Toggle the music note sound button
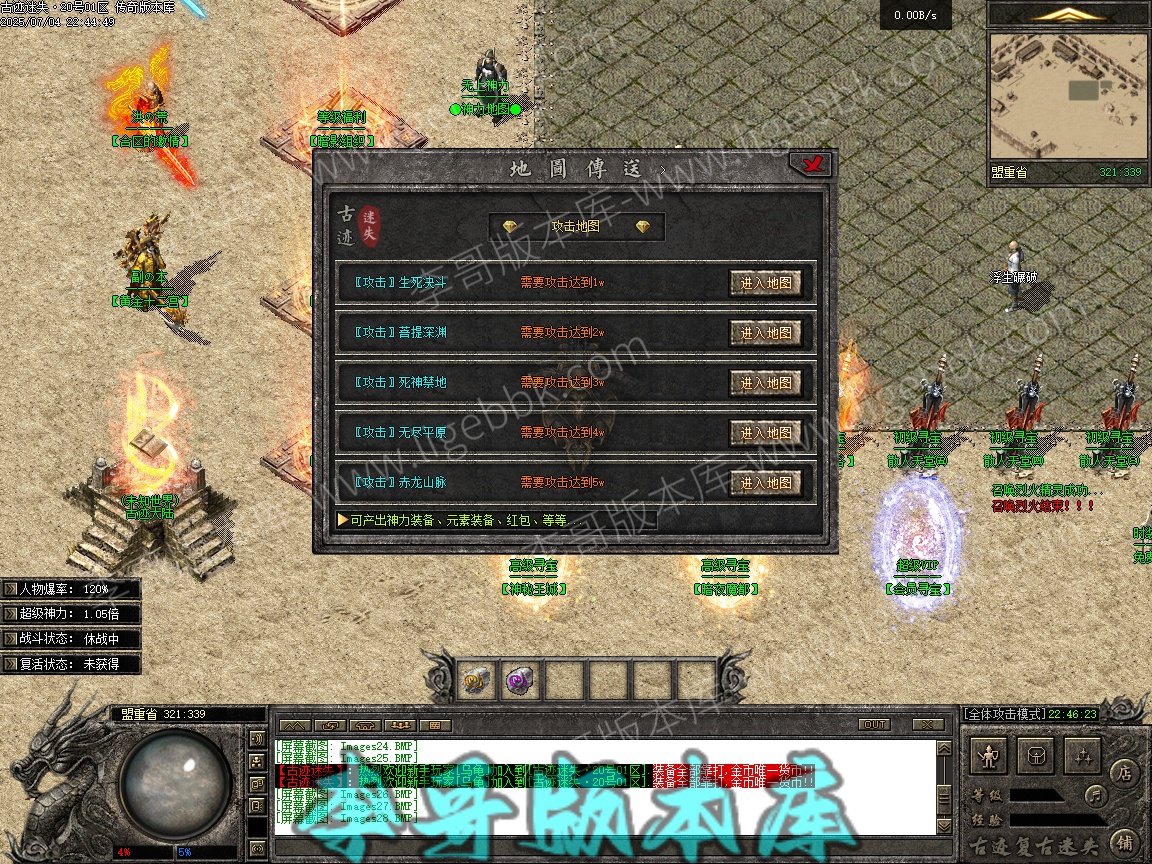The width and height of the screenshot is (1152, 864). point(1096,796)
